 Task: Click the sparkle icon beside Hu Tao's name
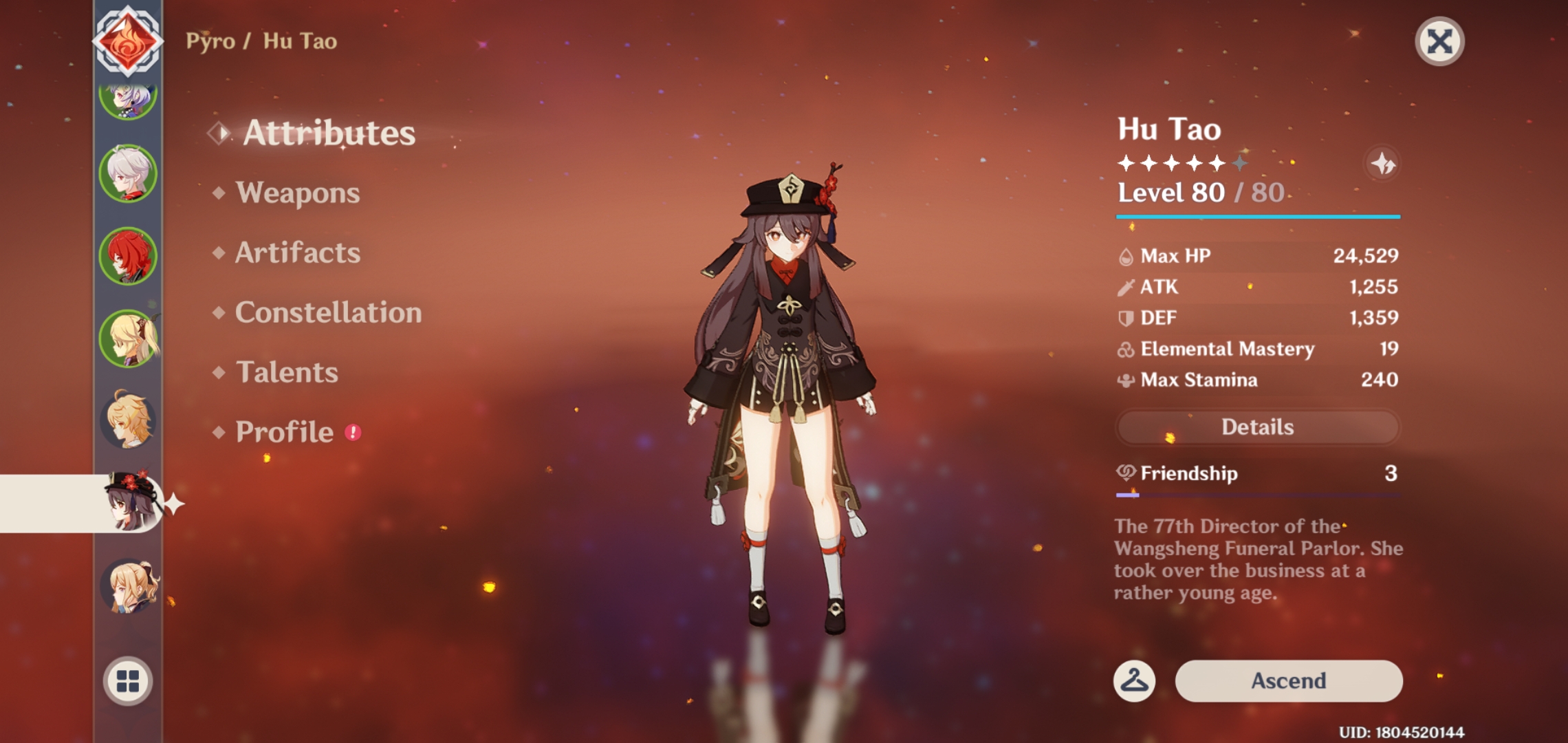(1383, 164)
